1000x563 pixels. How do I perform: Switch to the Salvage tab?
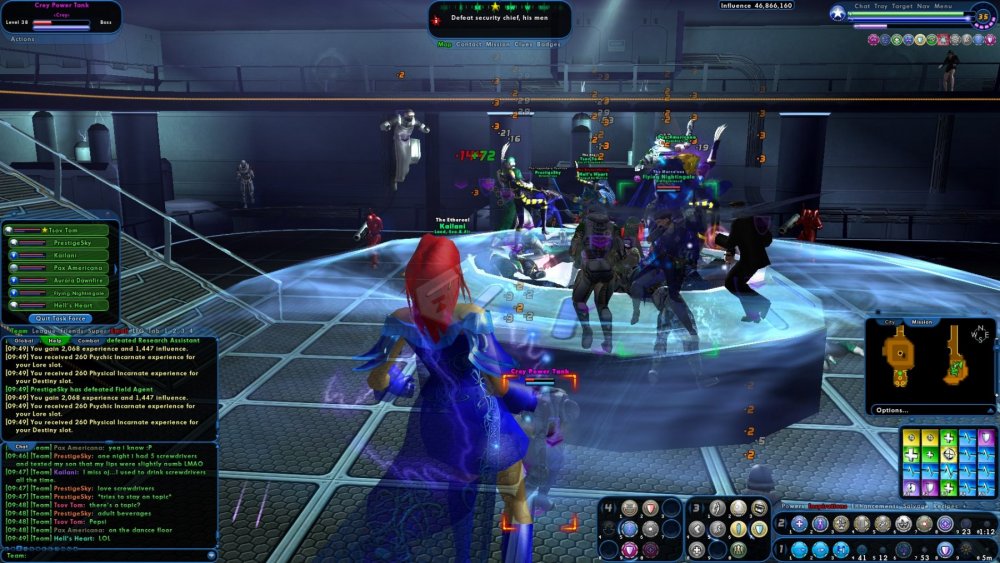pos(915,507)
